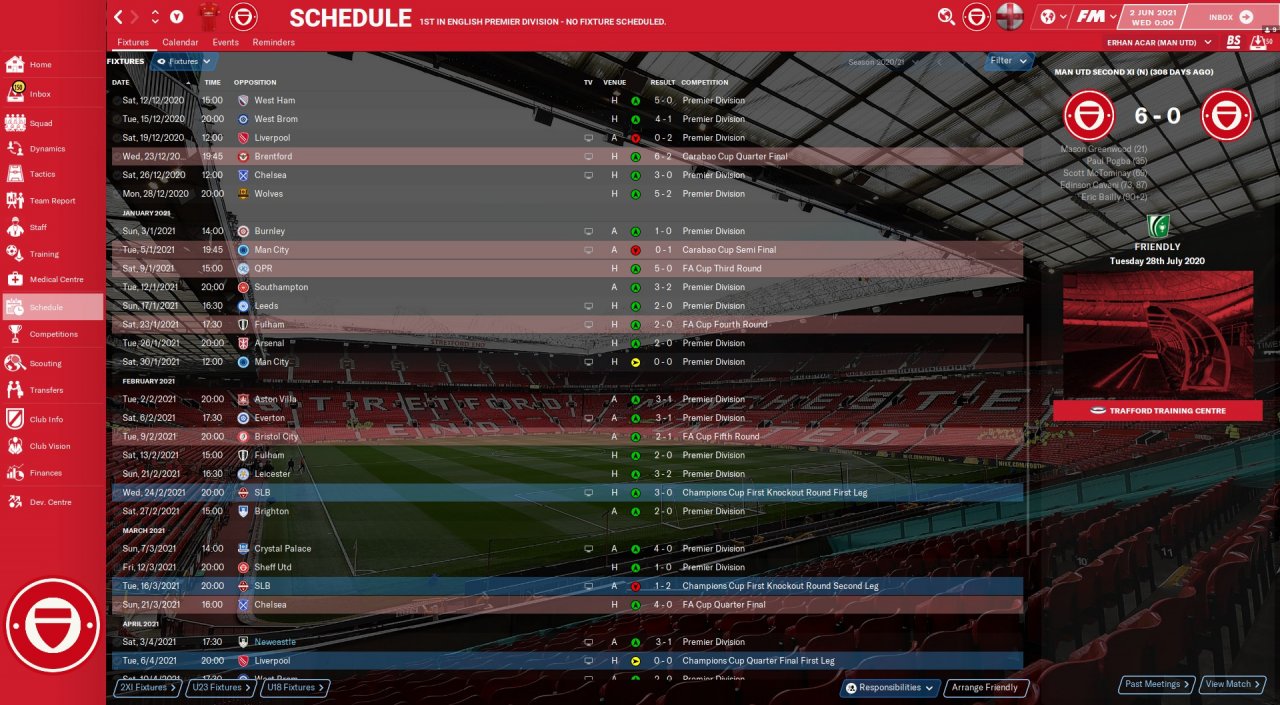This screenshot has height=705, width=1280.
Task: Click the Arrange Friendly button
Action: [985, 688]
